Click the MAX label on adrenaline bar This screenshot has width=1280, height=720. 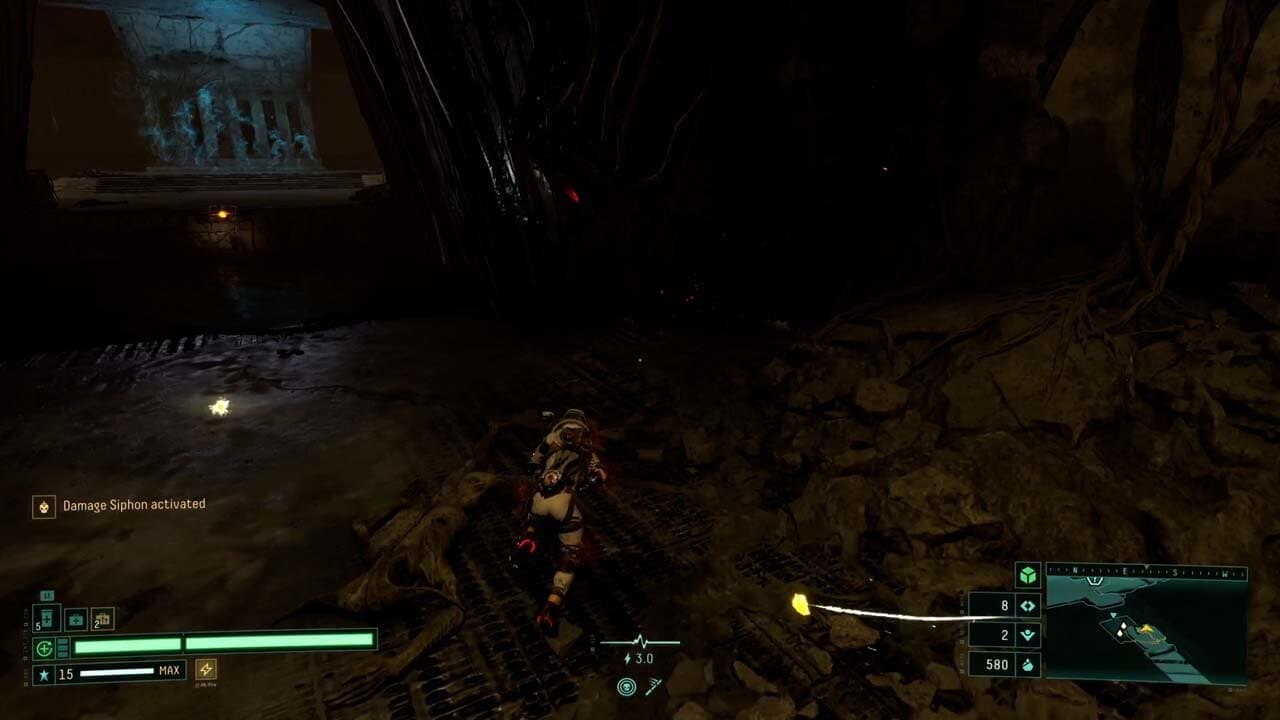[170, 669]
